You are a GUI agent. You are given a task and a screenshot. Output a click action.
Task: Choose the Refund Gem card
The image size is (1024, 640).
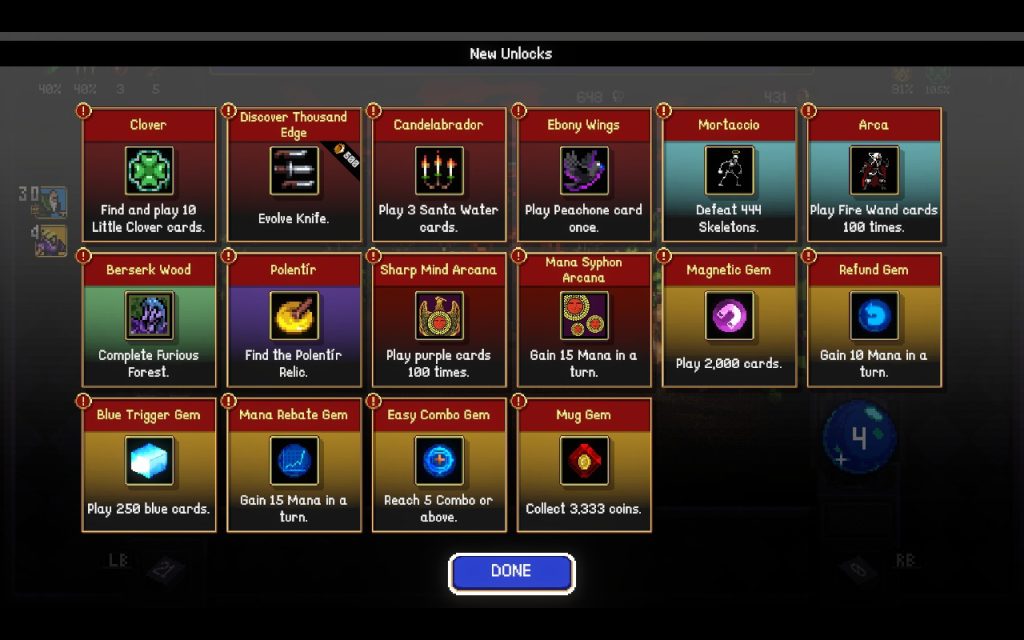[x=874, y=320]
